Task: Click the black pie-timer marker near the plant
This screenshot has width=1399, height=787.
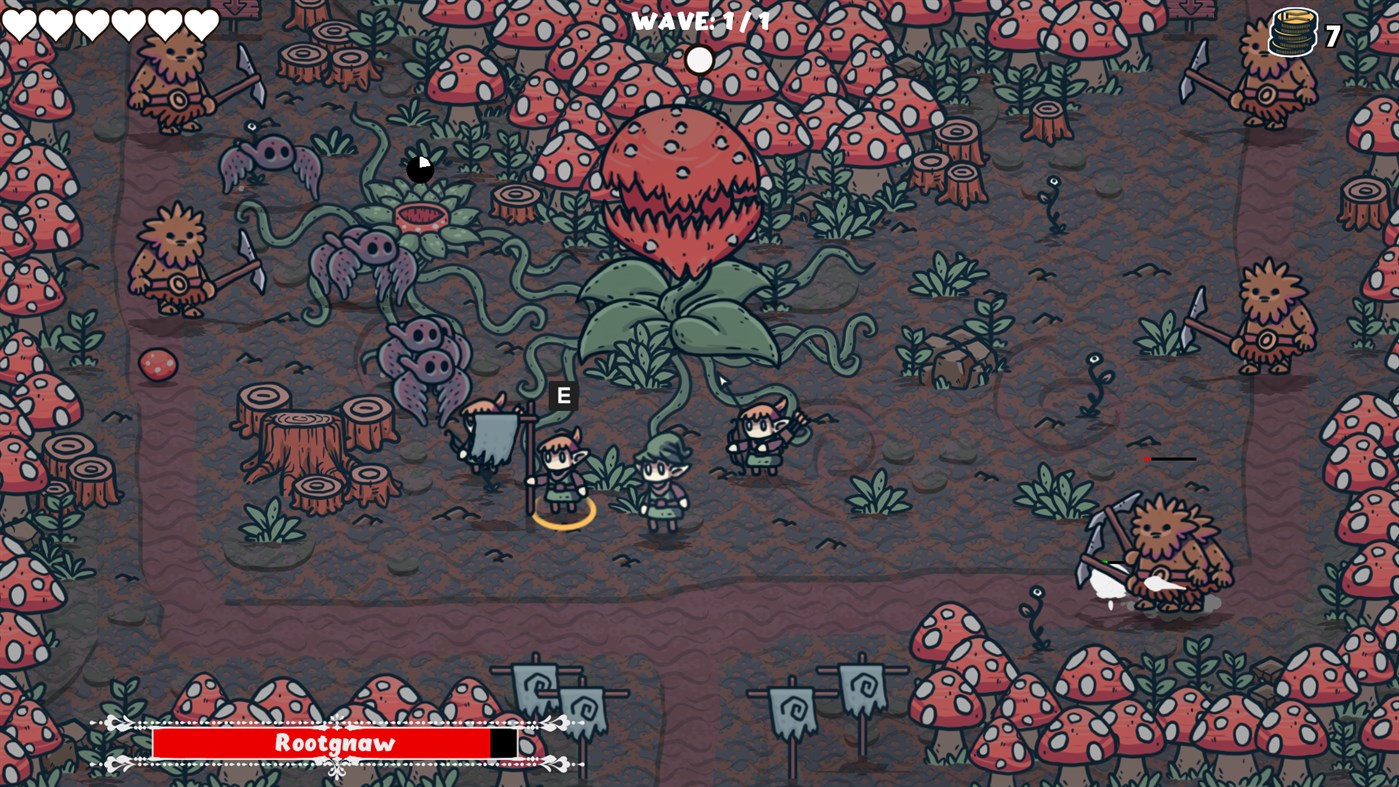Action: coord(419,169)
